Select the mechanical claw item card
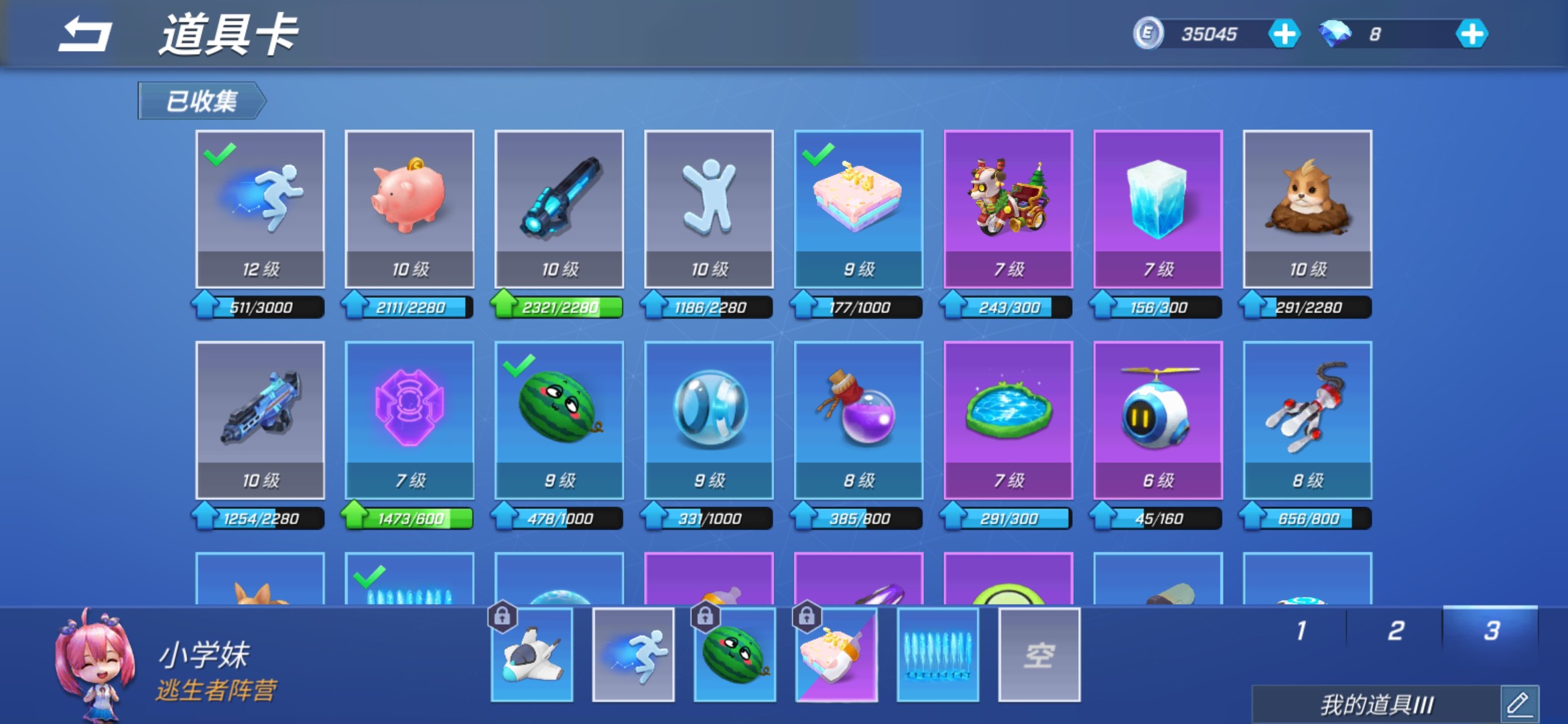The width and height of the screenshot is (1568, 724). (x=1307, y=420)
